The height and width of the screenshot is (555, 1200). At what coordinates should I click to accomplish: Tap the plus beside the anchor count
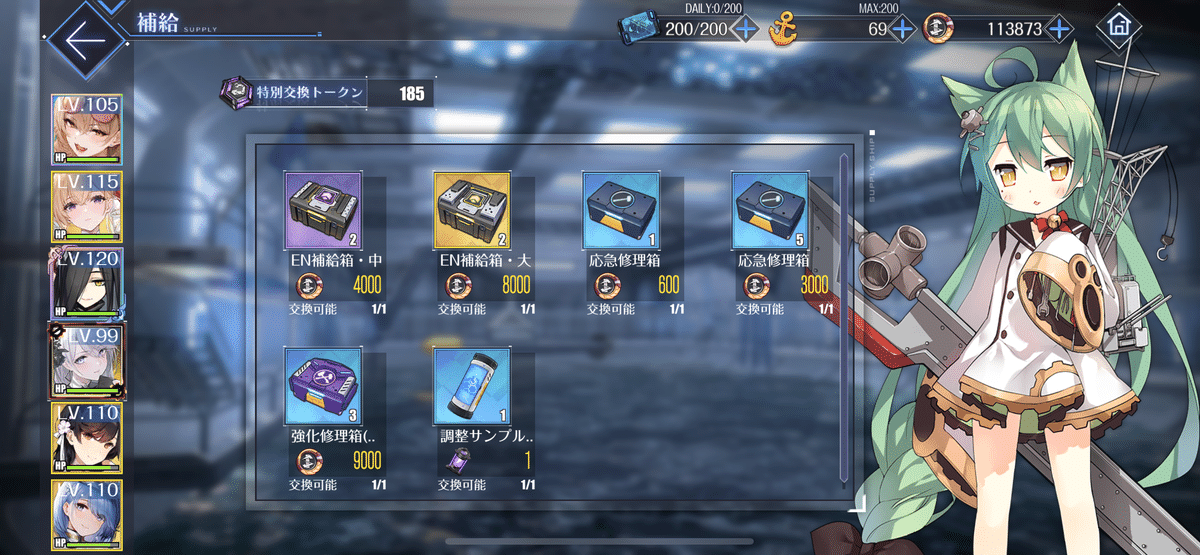tap(902, 29)
